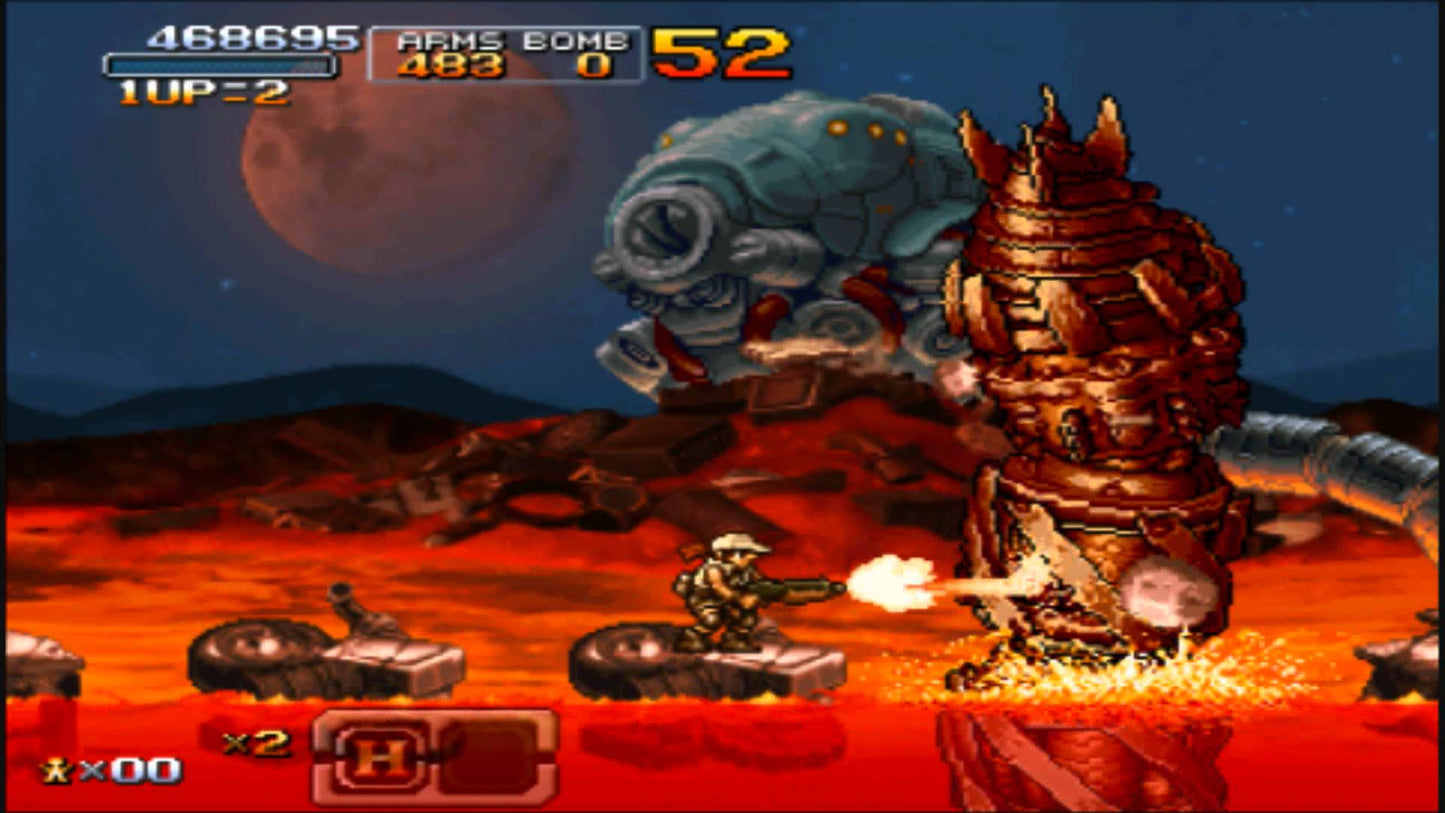The image size is (1445, 813).
Task: Expand the score display showing 468695
Action: (250, 40)
